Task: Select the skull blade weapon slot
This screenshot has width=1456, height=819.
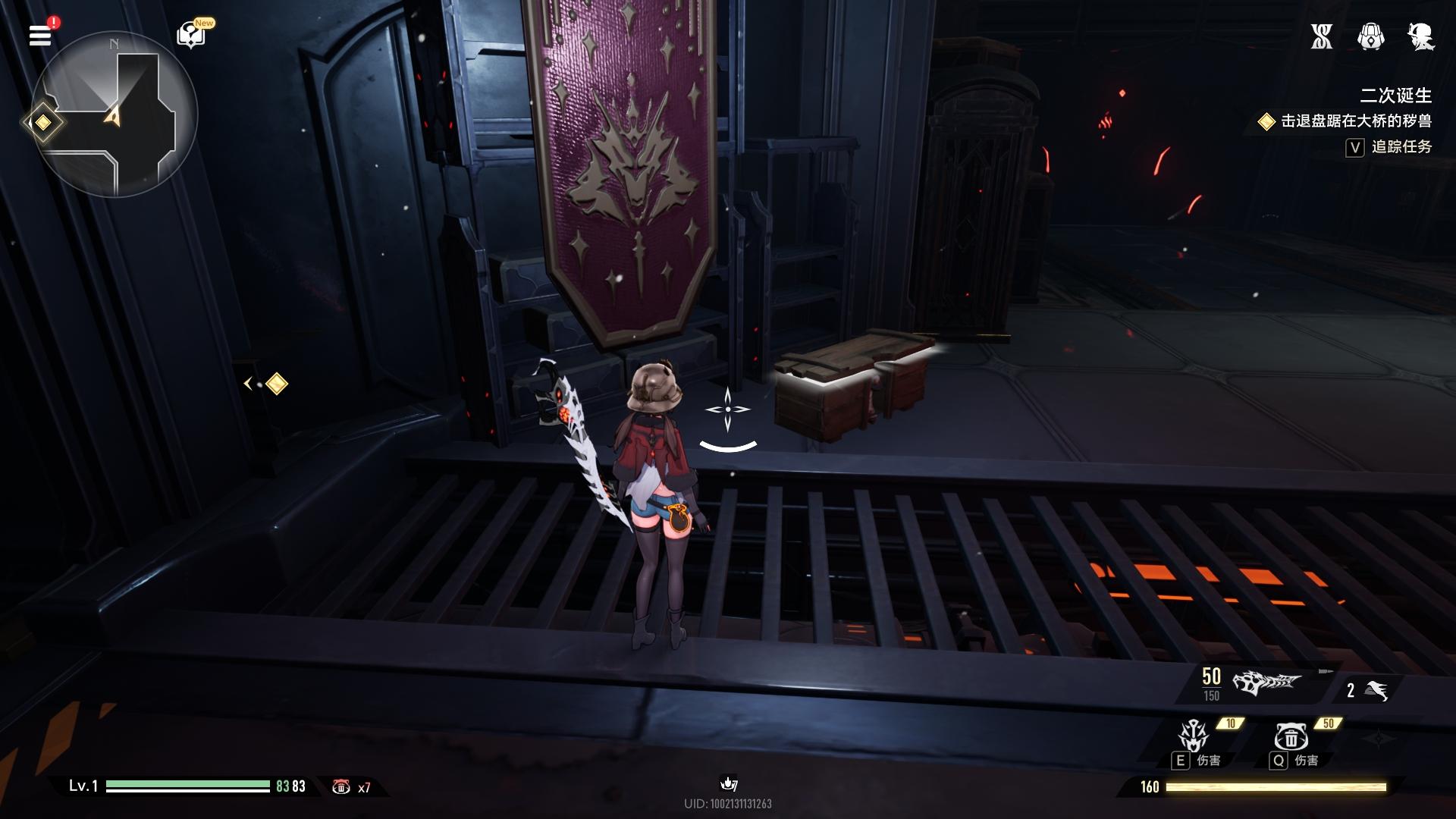Action: coord(1265,684)
